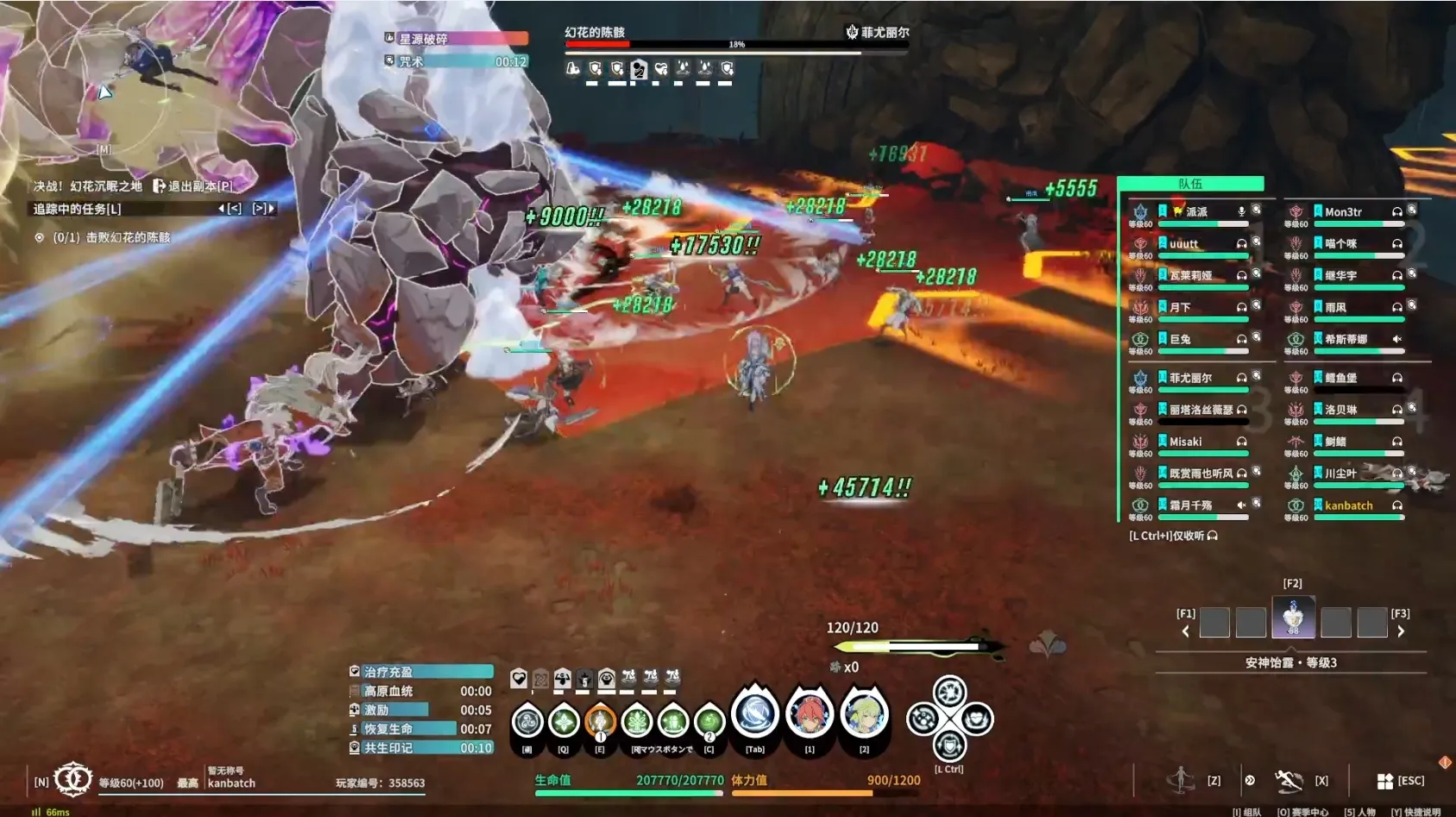Use the orange-ringed skill icon
The image size is (1456, 817).
600,721
